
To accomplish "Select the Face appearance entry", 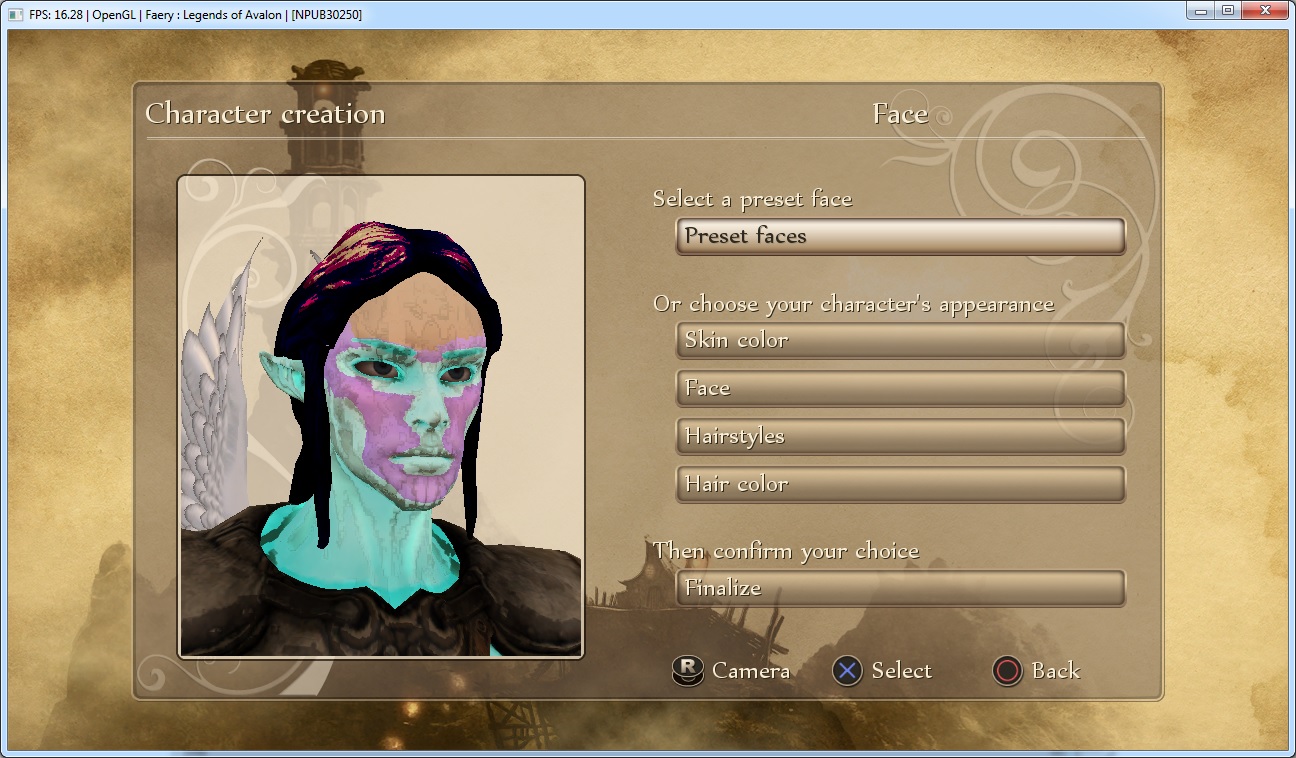I will (900, 388).
